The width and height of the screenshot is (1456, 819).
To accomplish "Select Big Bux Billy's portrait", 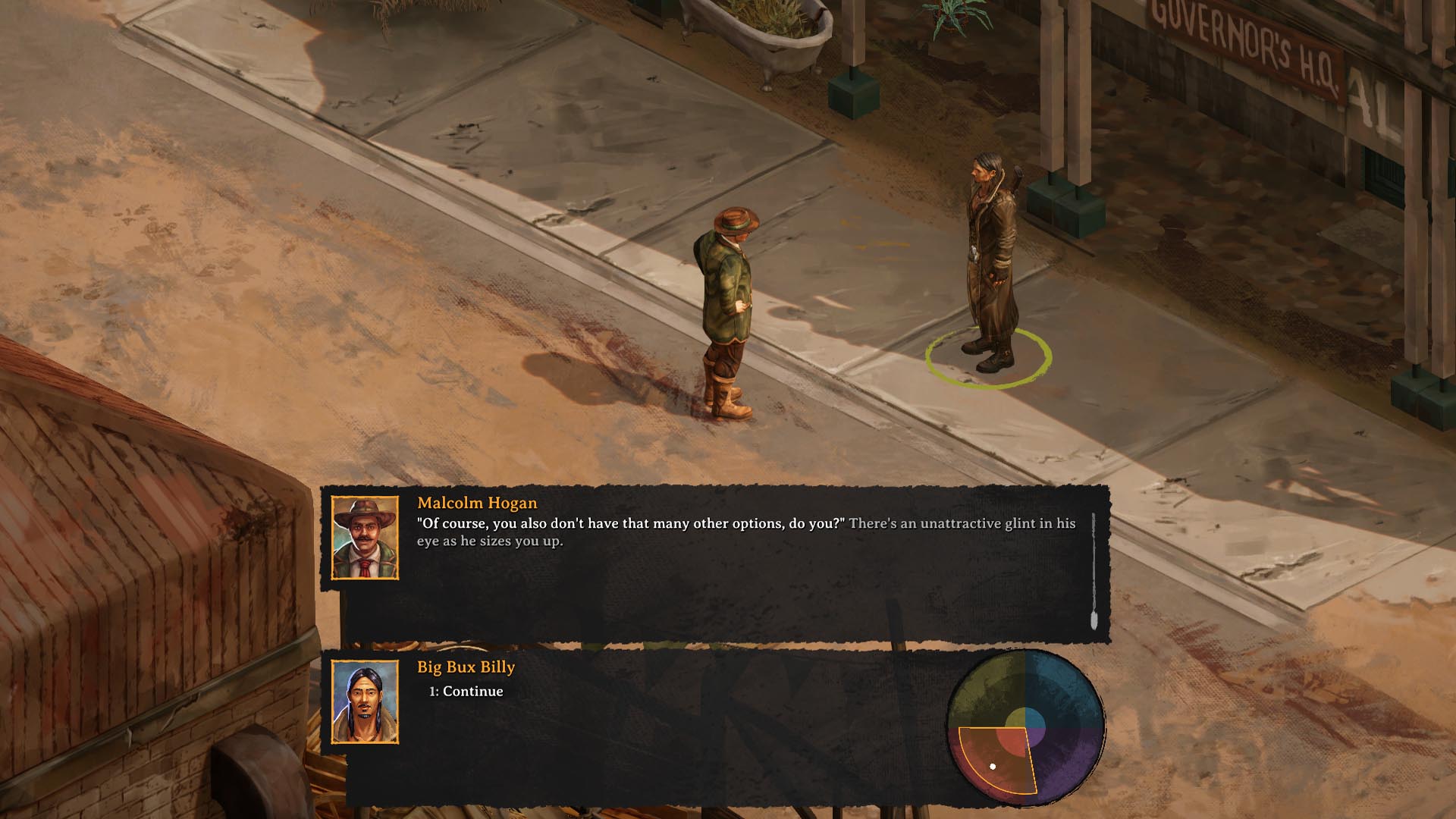I will (365, 701).
